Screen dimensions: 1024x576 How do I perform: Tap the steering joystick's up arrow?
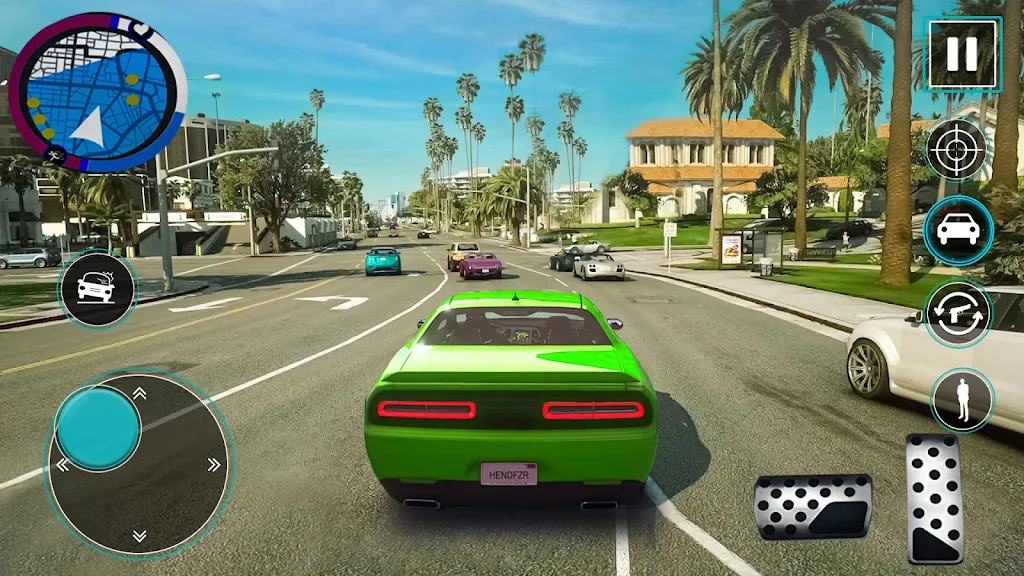pos(139,393)
